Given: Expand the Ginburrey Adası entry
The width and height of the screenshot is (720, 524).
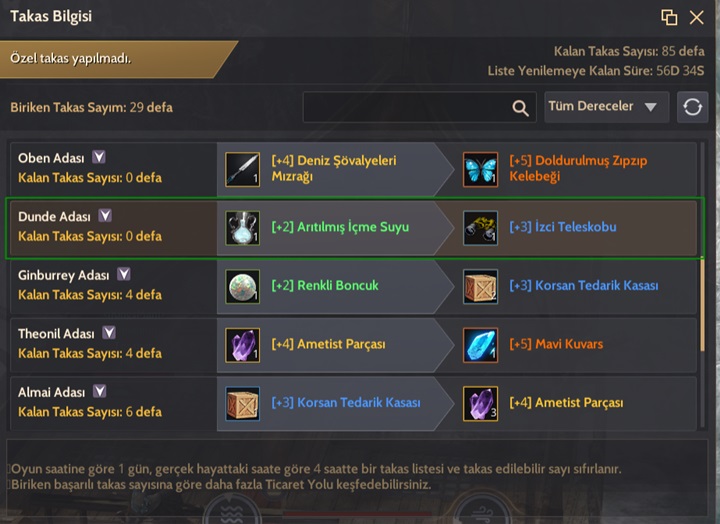Looking at the screenshot, I should (x=124, y=274).
